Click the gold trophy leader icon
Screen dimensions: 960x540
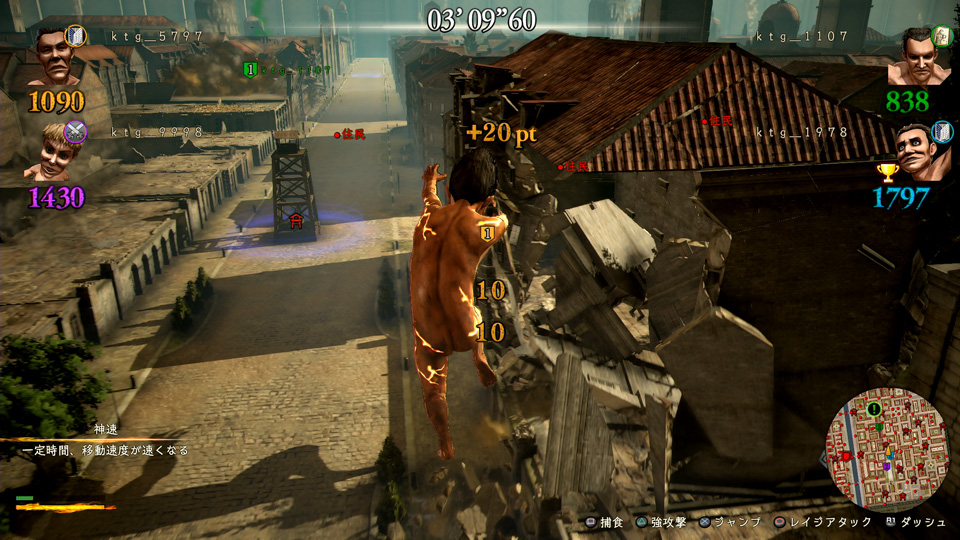[886, 172]
